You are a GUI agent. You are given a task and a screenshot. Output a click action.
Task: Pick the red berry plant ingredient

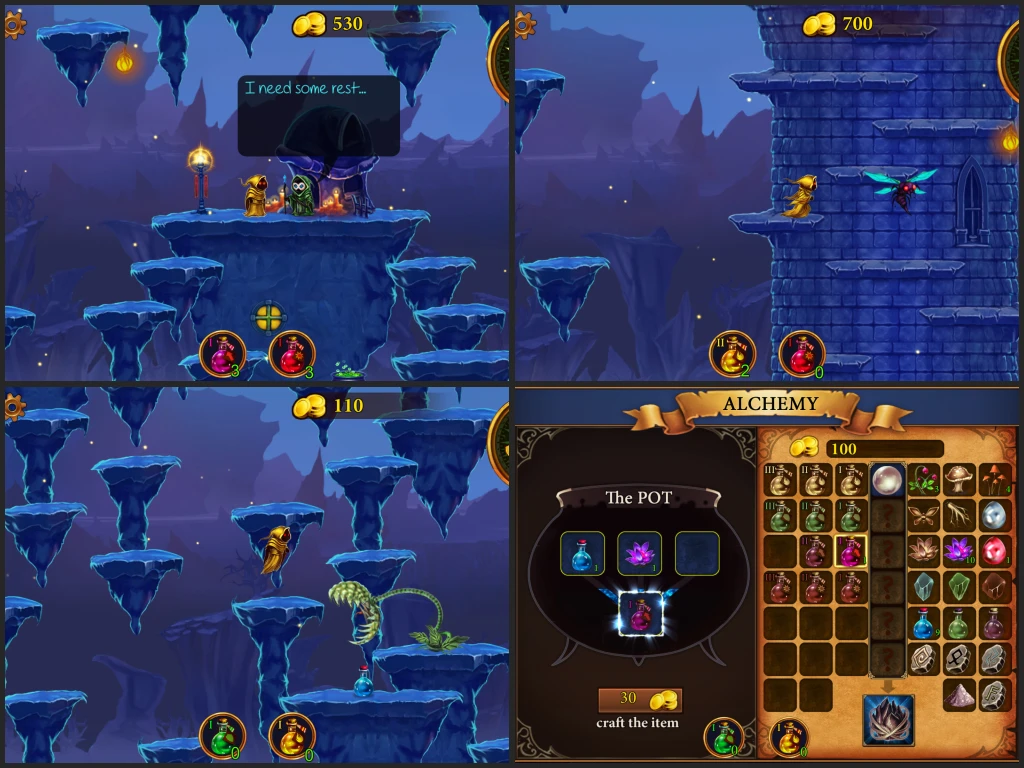(x=923, y=481)
